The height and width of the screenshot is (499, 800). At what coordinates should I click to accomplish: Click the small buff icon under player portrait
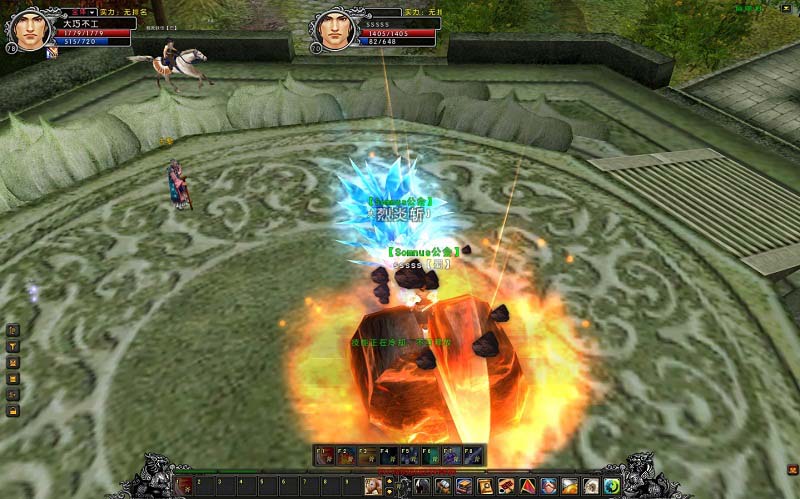click(x=52, y=52)
